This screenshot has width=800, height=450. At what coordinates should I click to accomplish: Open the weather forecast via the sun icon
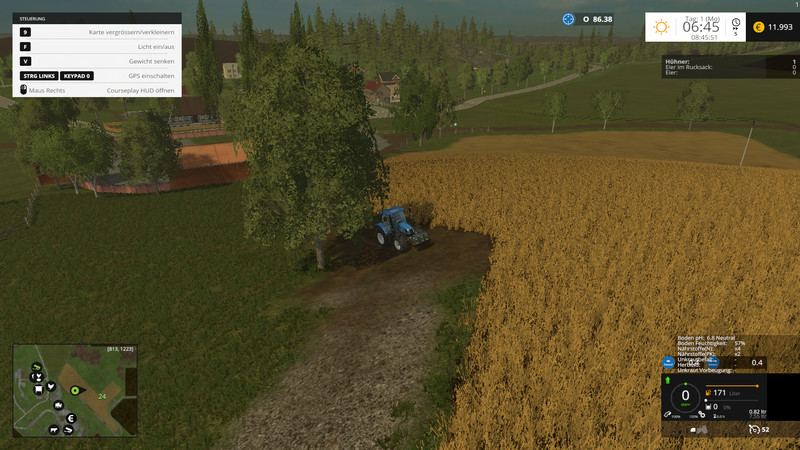pyautogui.click(x=662, y=26)
